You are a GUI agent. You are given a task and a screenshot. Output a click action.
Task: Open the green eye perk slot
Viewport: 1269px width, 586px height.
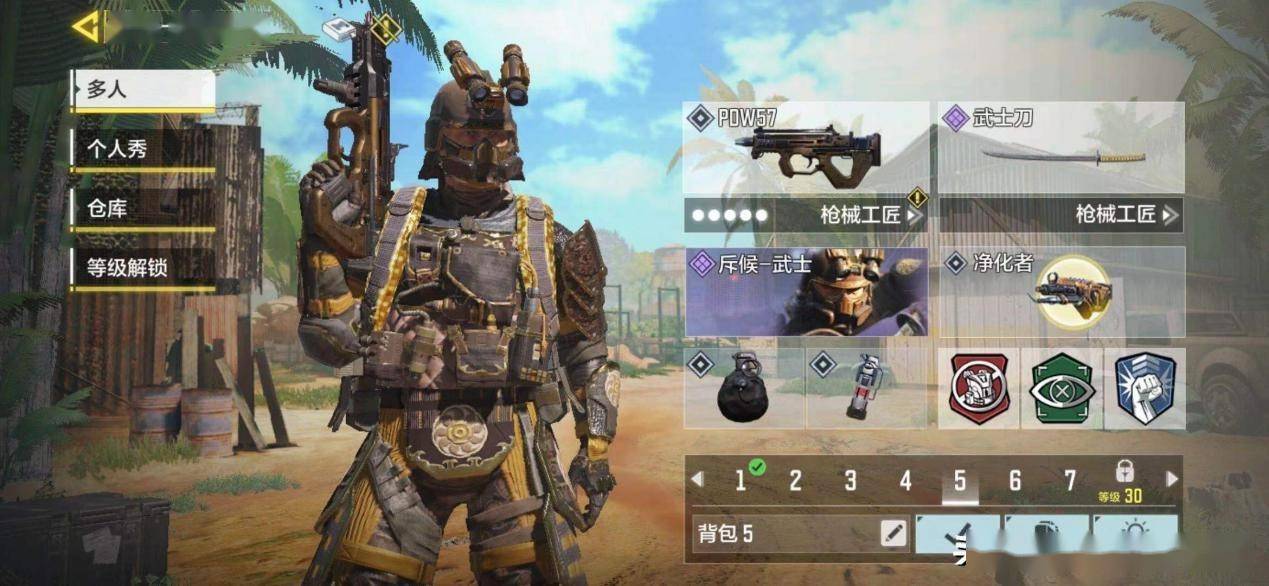(x=1062, y=389)
